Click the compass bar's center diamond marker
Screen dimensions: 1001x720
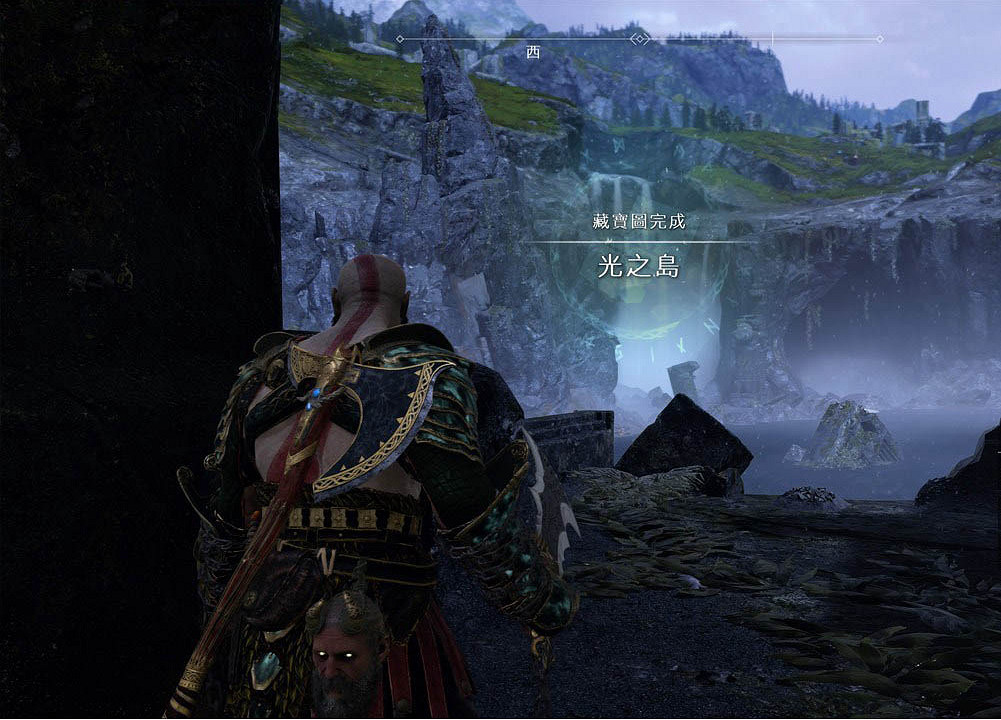pyautogui.click(x=640, y=39)
